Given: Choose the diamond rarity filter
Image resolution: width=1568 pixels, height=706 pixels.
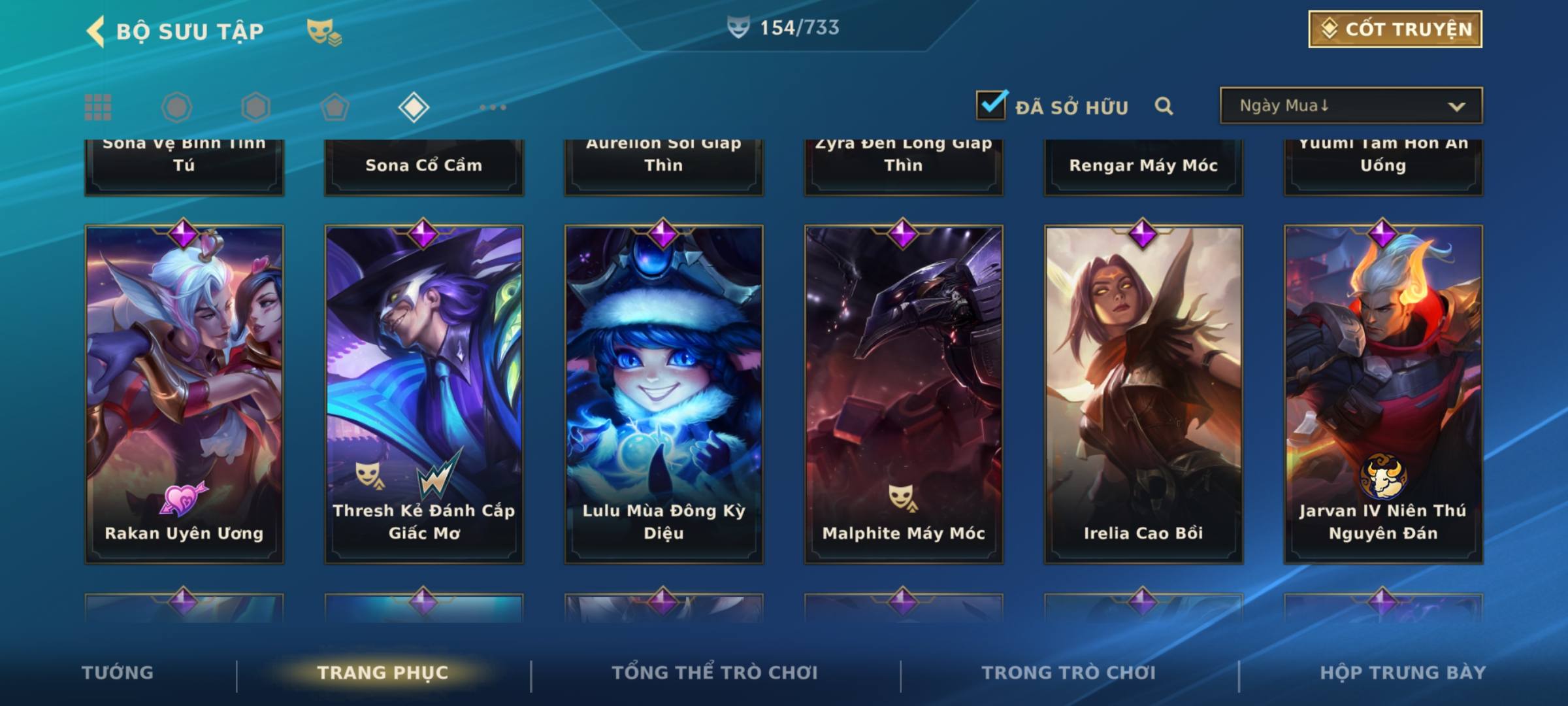Looking at the screenshot, I should [414, 107].
